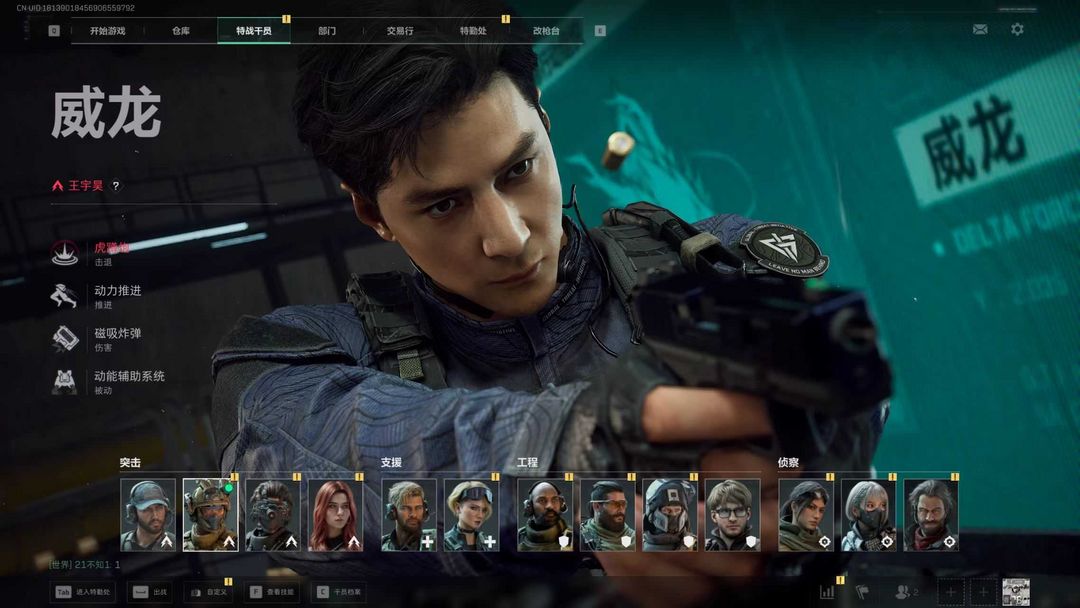This screenshot has width=1080, height=608.
Task: Select the assault operator wearing a cap
Action: (x=148, y=515)
